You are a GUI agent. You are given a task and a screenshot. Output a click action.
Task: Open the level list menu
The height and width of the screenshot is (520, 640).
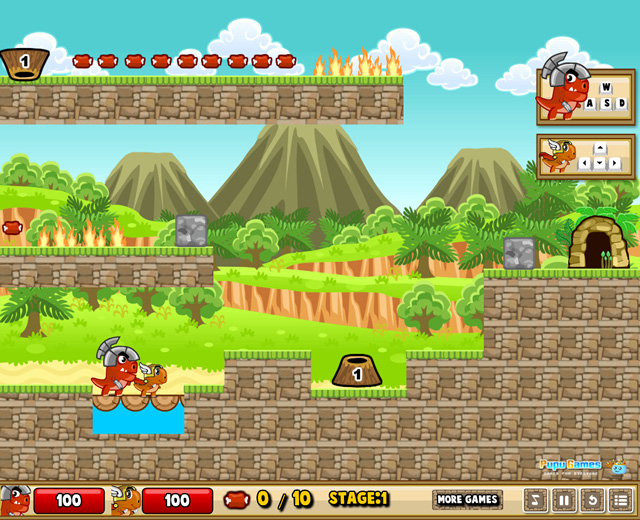pos(620,500)
